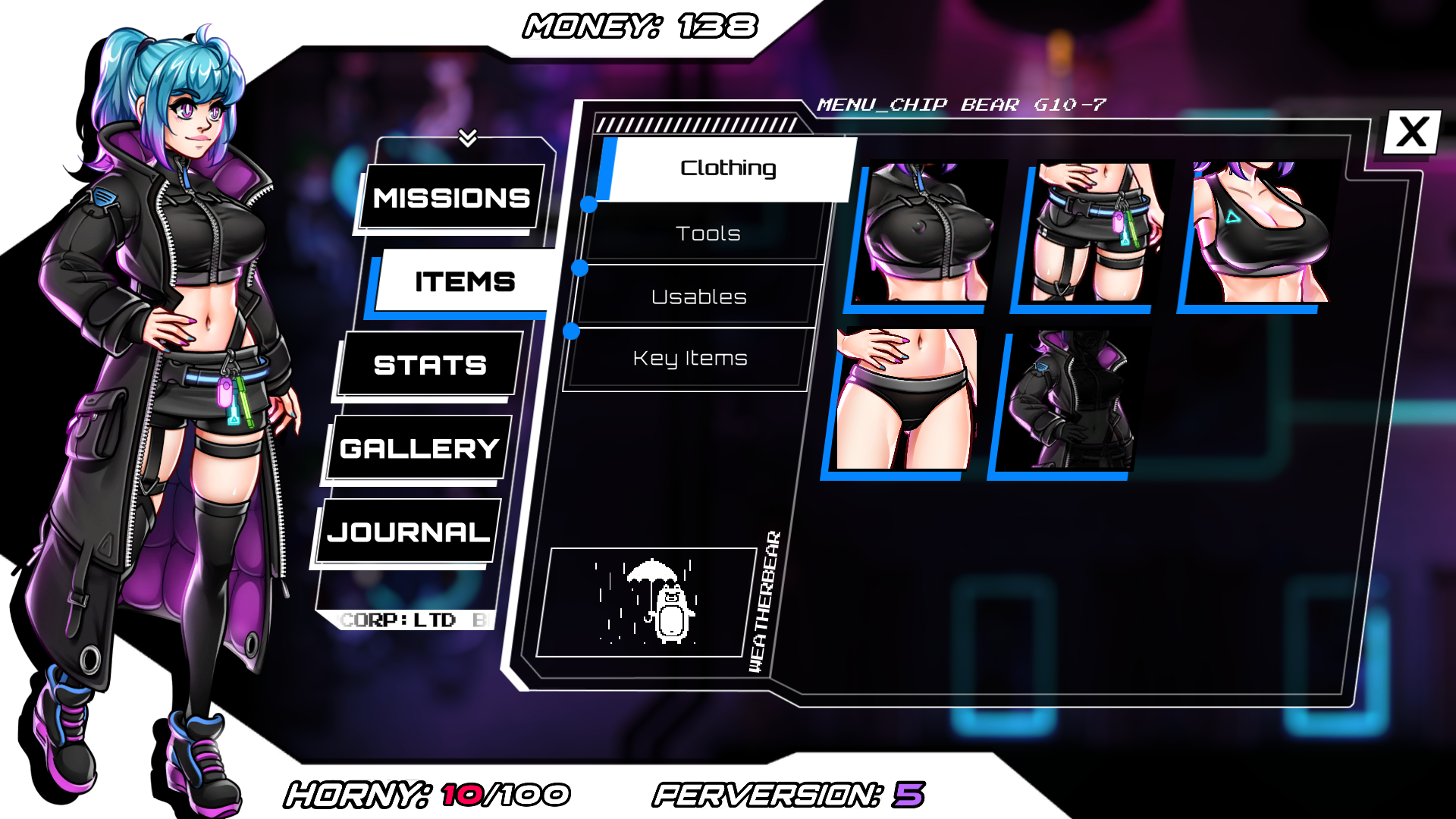Collapse the menu via the double chevron
Screen dimensions: 1456x819
(468, 138)
